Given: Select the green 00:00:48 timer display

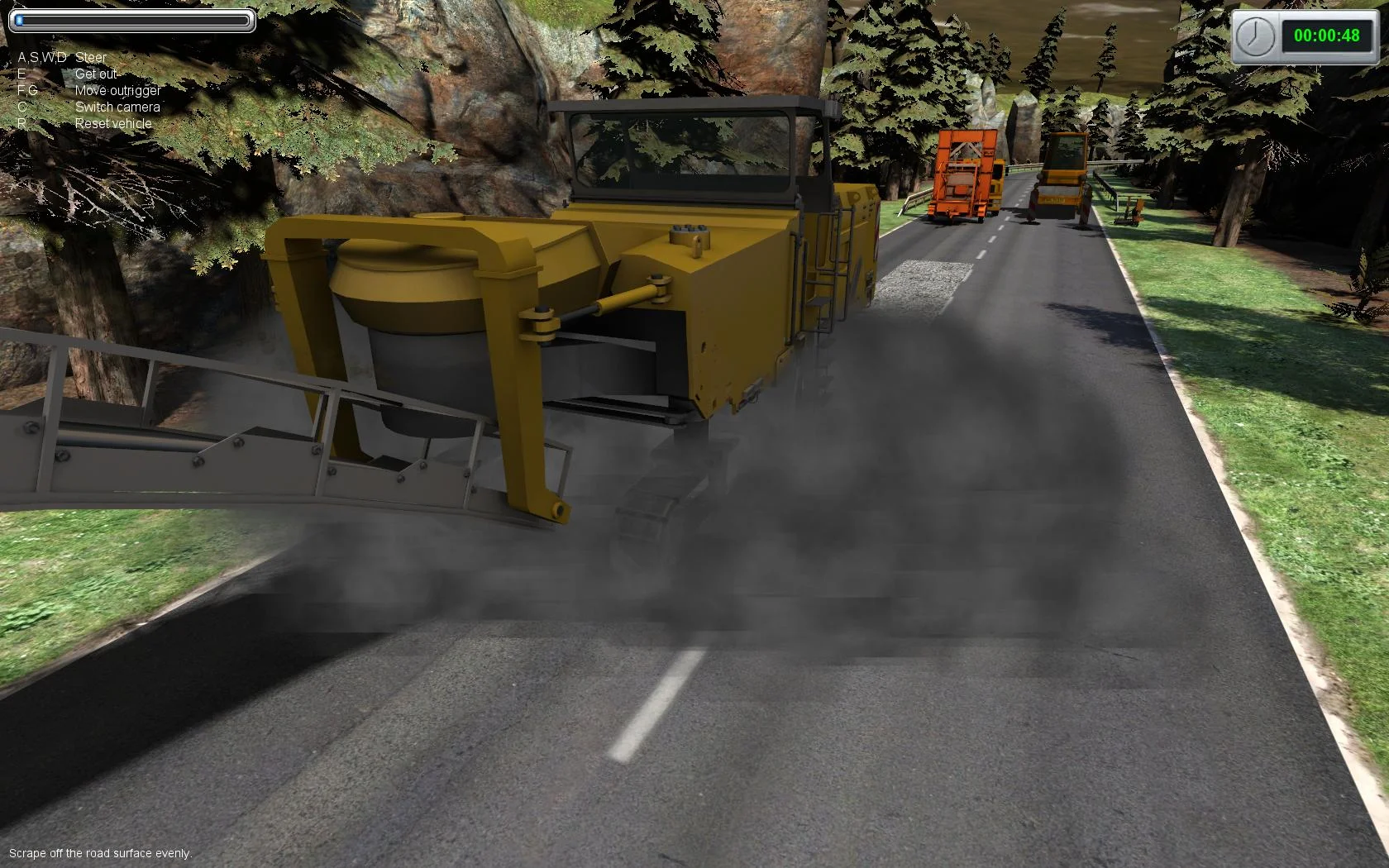Looking at the screenshot, I should [1327, 35].
